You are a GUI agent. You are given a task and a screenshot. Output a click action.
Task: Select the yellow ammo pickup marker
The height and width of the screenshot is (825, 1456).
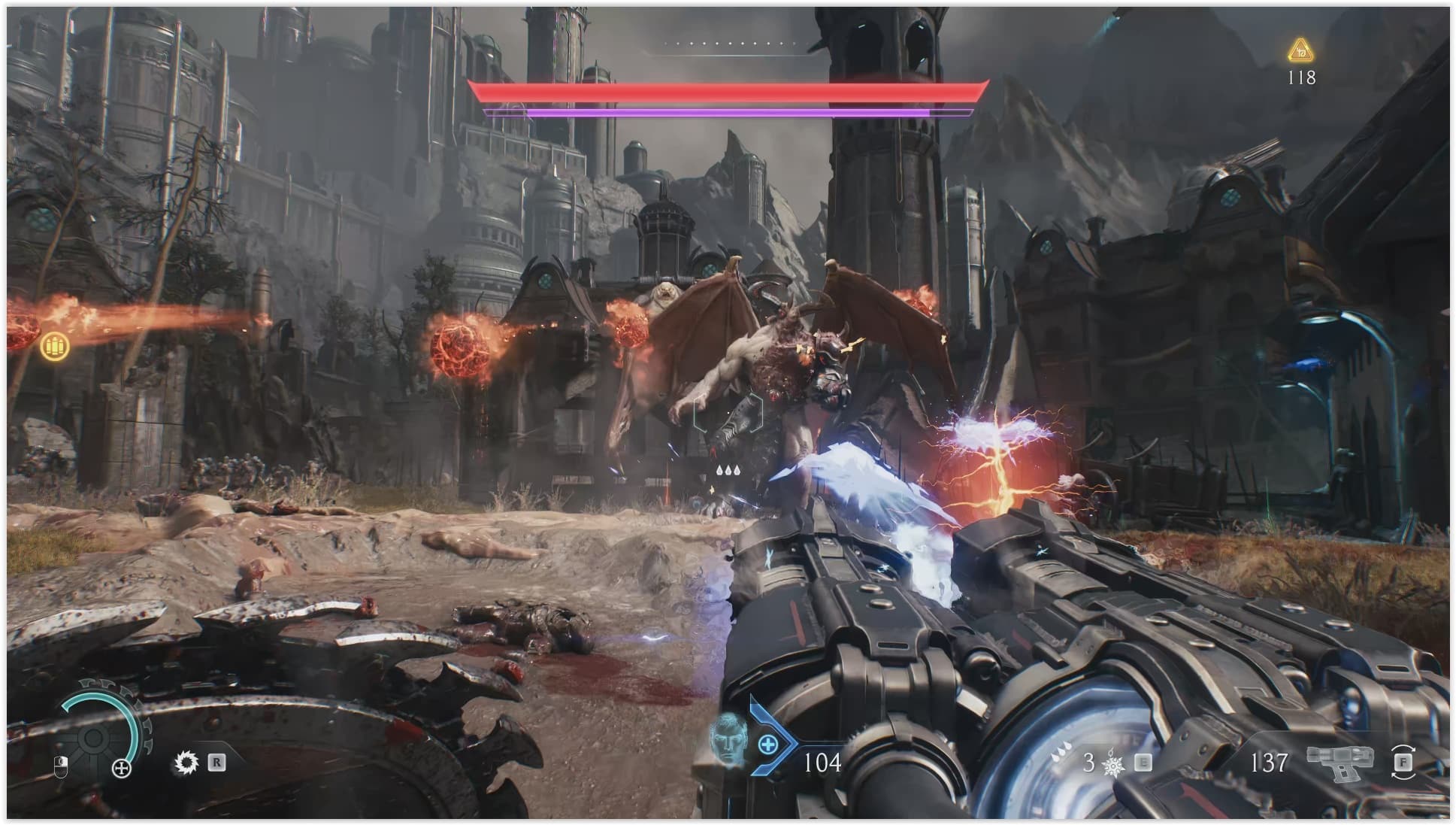pyautogui.click(x=54, y=346)
